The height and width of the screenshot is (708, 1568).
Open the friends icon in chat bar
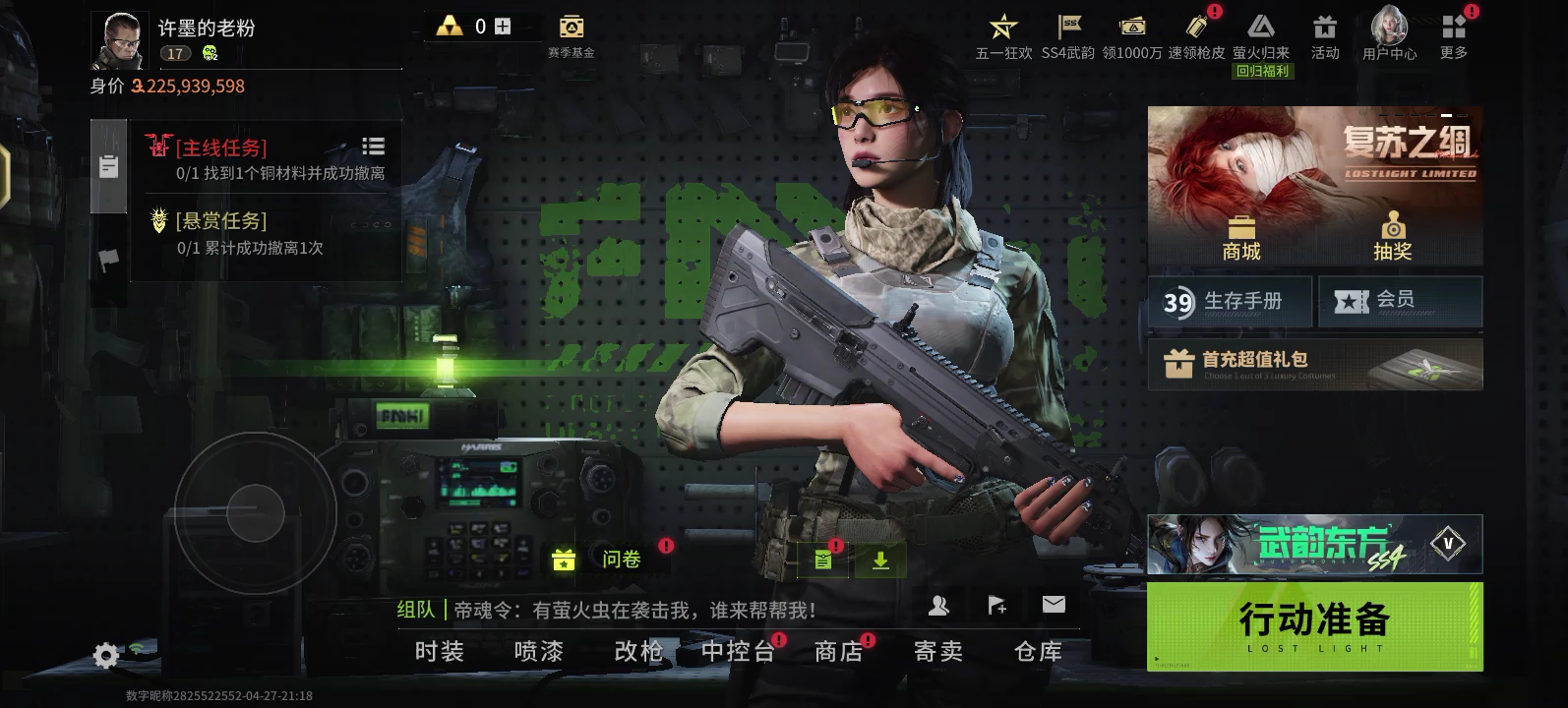(941, 604)
